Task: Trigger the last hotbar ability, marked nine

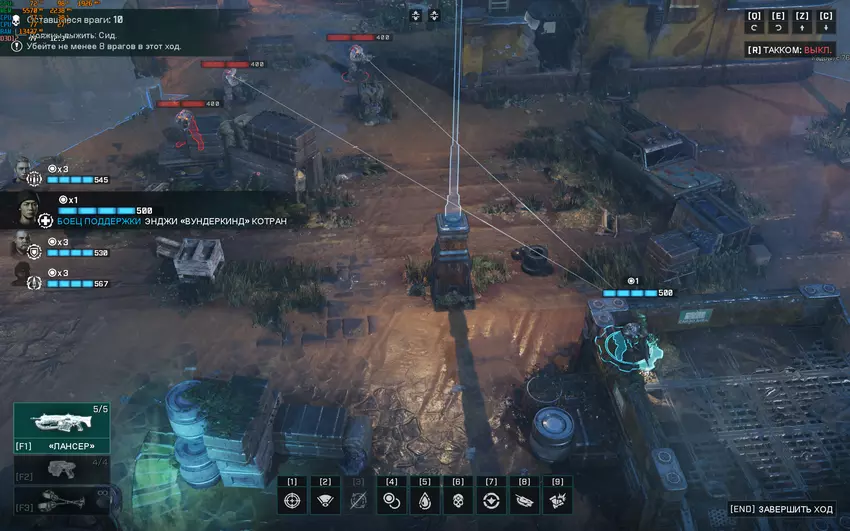Action: click(558, 501)
